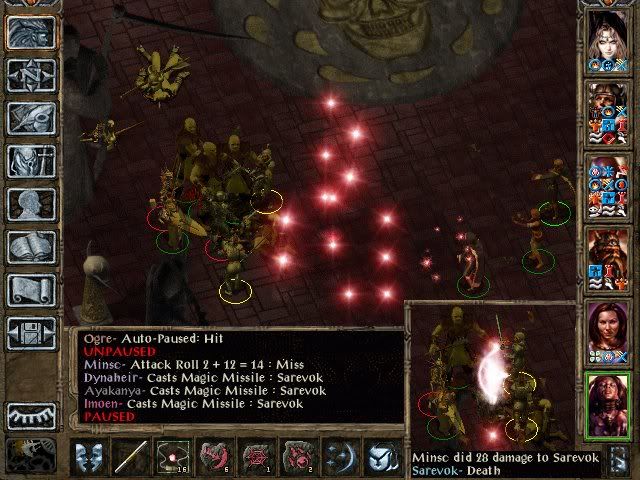This screenshot has height=480, width=640.
Task: Open the inventory screen
Action: coord(31,160)
